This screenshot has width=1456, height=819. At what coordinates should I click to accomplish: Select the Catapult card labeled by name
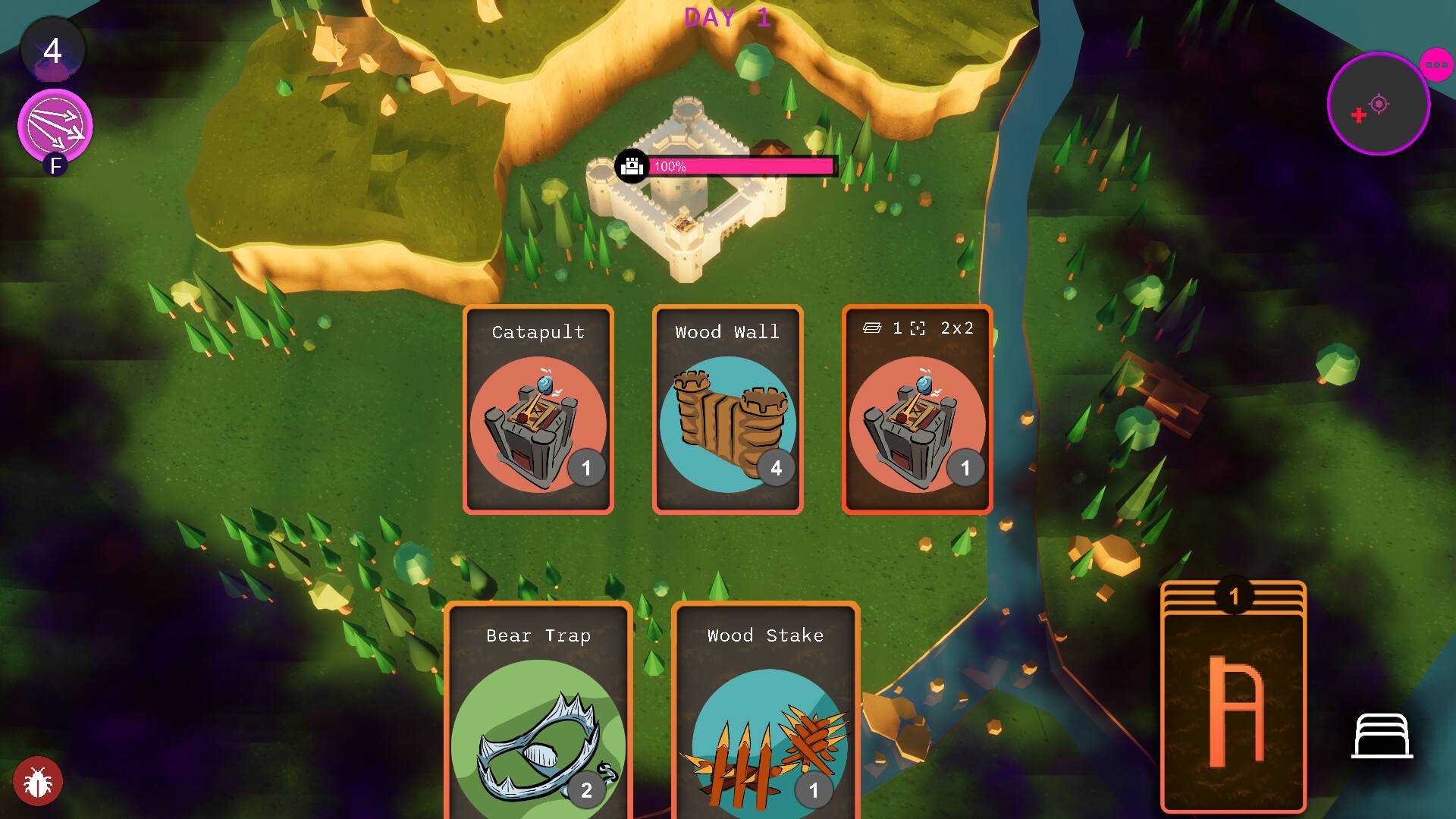pos(538,409)
